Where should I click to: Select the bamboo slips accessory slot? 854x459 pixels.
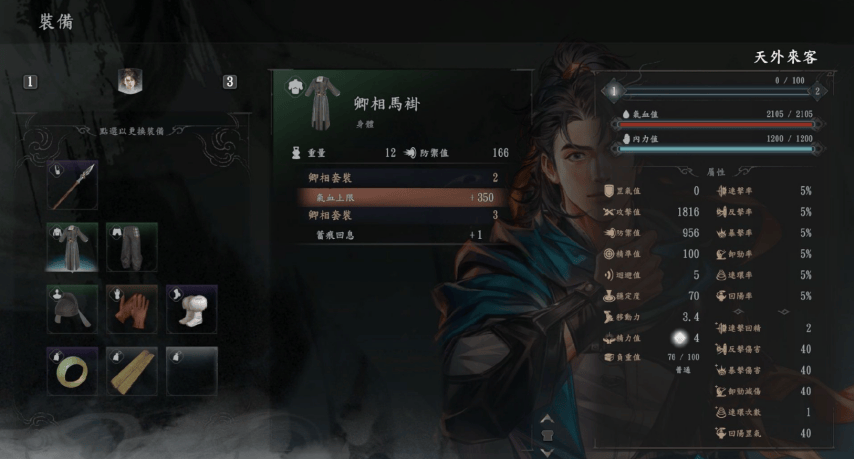[132, 371]
